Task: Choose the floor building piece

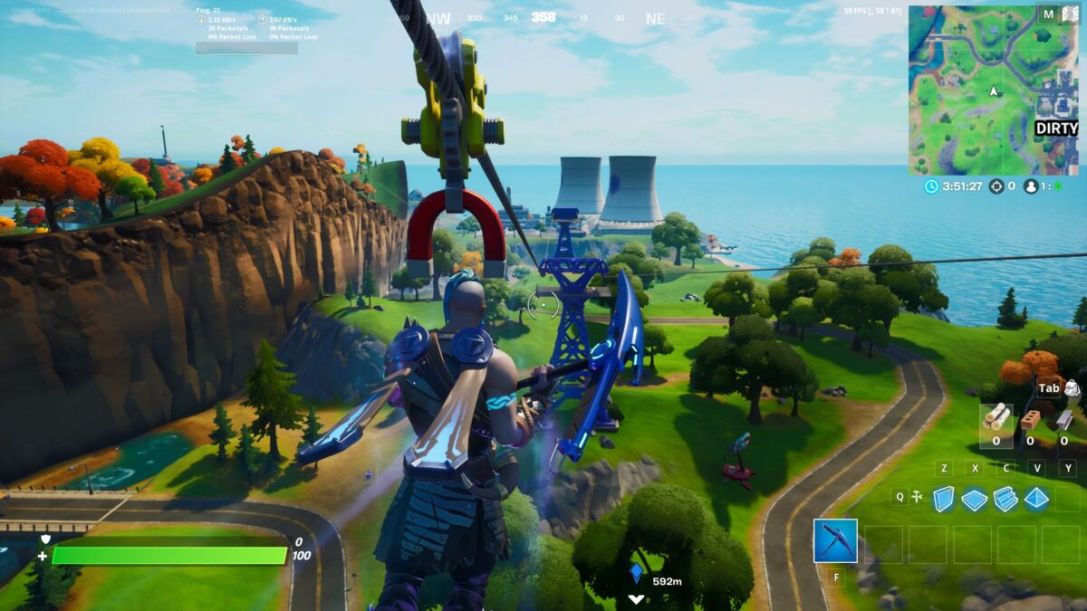Action: point(974,499)
